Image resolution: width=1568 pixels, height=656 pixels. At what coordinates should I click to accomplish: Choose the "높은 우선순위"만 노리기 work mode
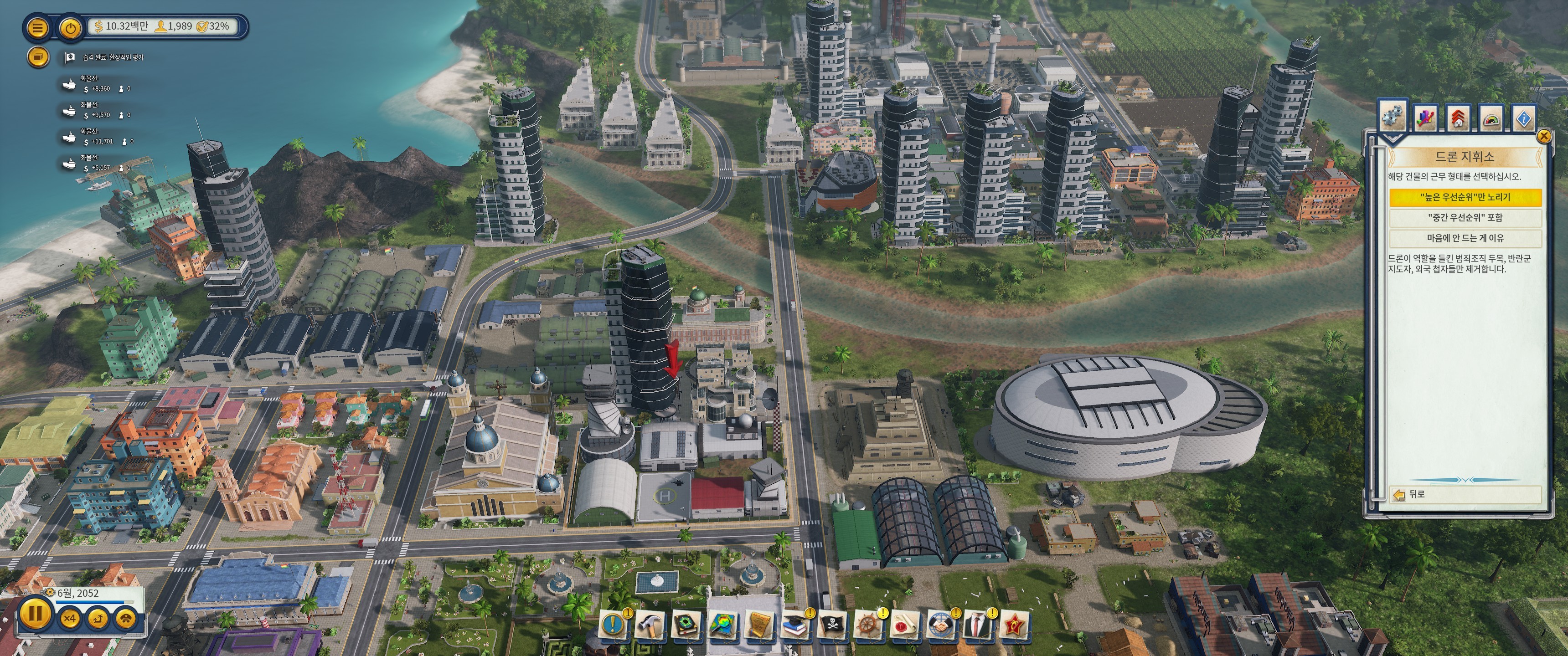(1465, 197)
